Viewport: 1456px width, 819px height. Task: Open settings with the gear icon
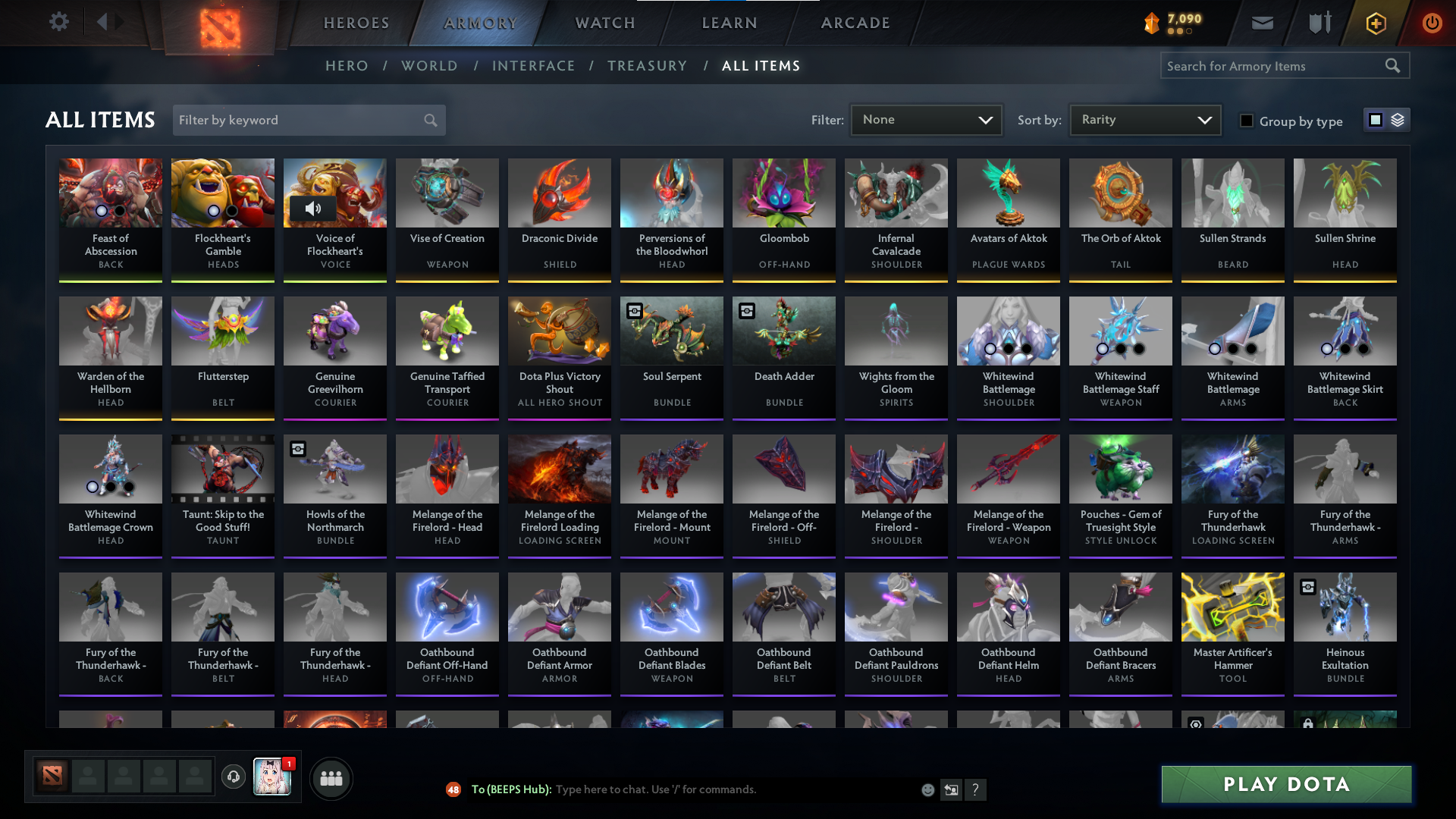[x=59, y=23]
